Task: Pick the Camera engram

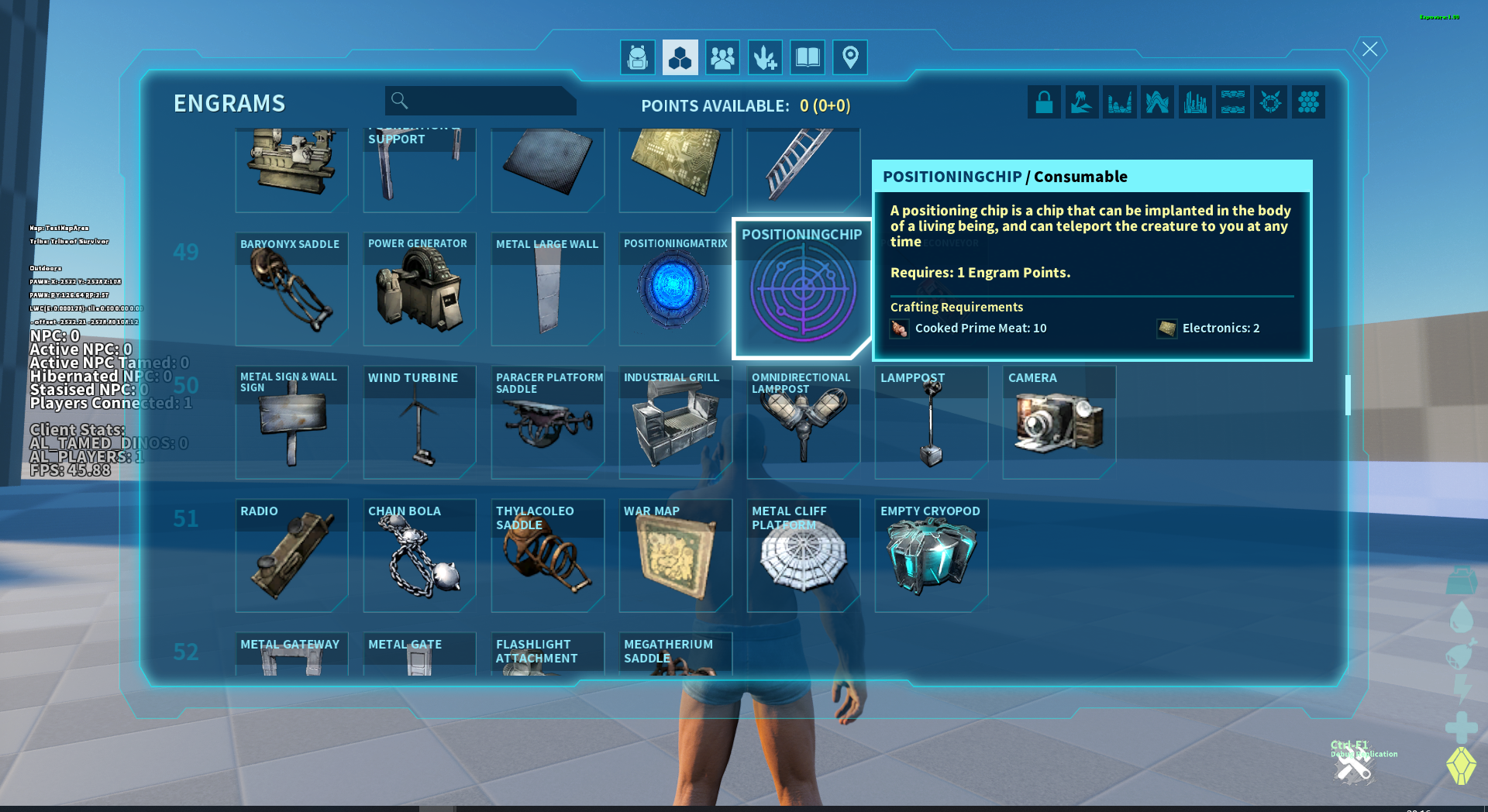Action: [x=1059, y=422]
